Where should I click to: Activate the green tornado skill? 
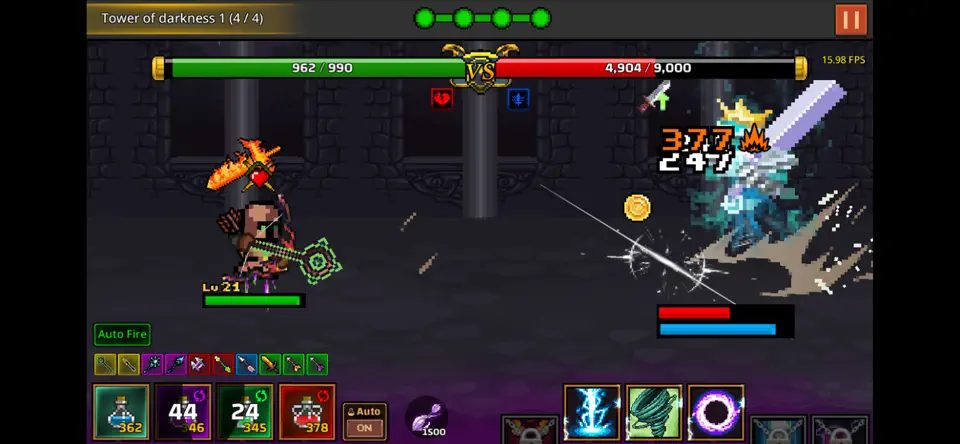(654, 413)
